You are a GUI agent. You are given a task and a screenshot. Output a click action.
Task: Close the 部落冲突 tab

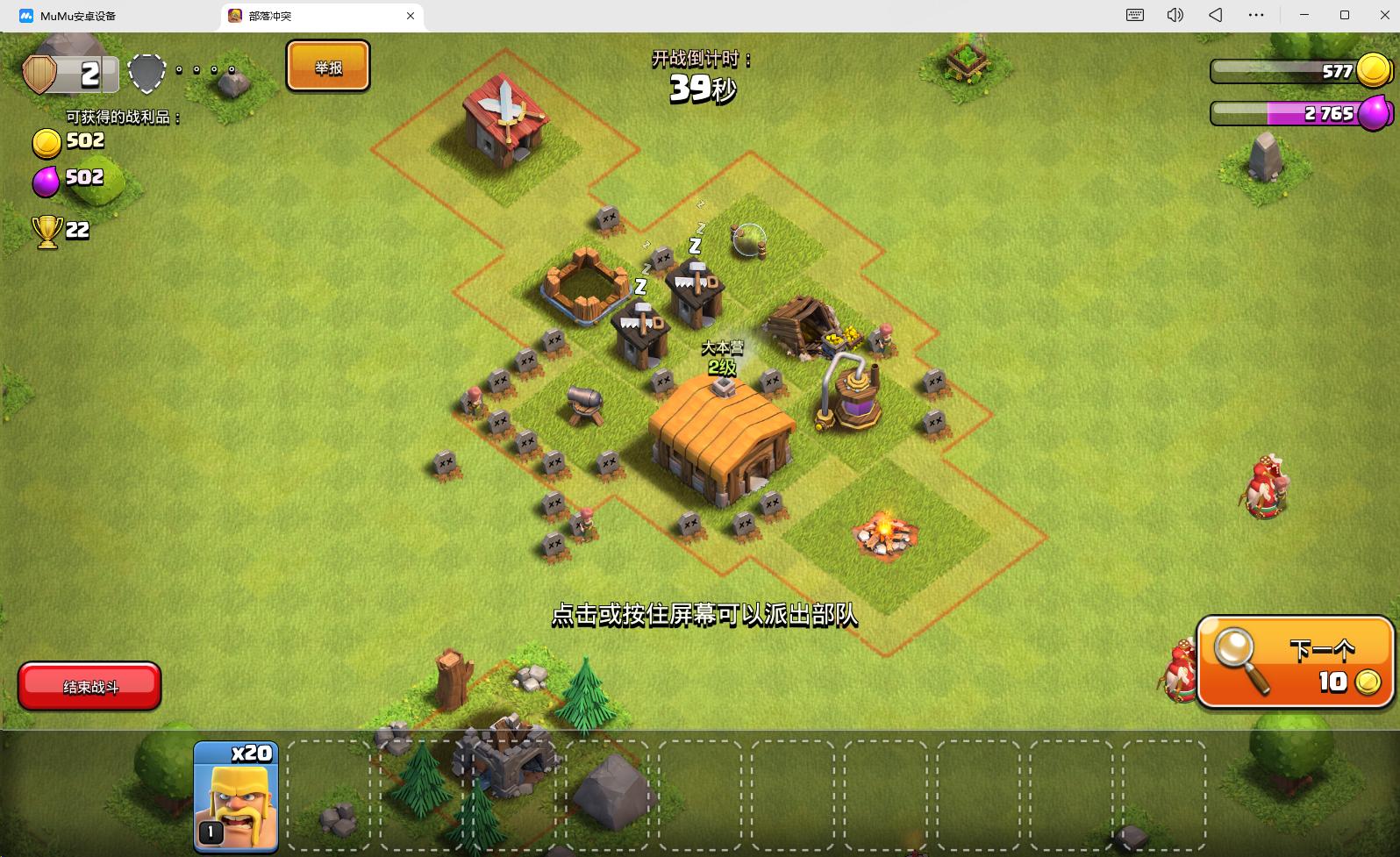pos(411,16)
